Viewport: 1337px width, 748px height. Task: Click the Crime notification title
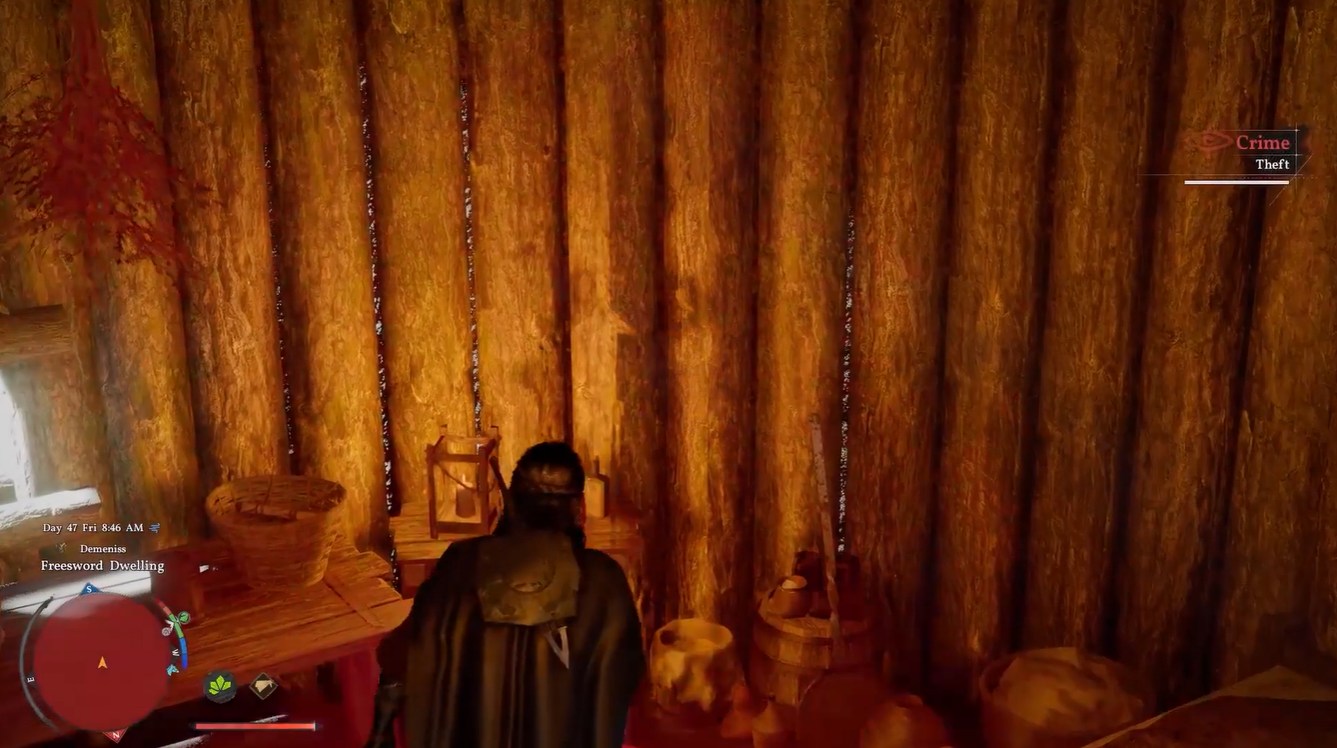[x=1262, y=142]
